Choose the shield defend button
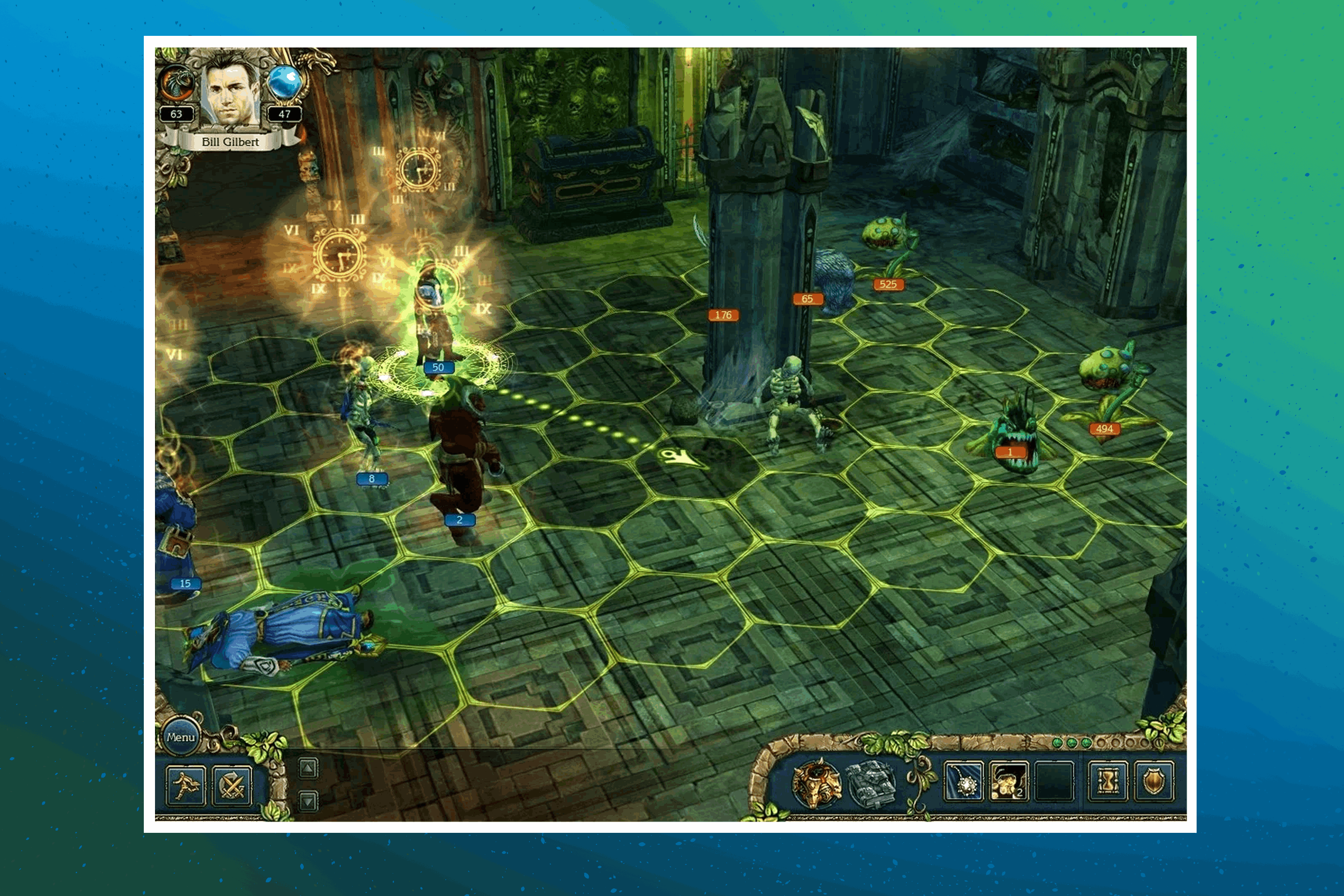1344x896 pixels. click(x=1154, y=781)
